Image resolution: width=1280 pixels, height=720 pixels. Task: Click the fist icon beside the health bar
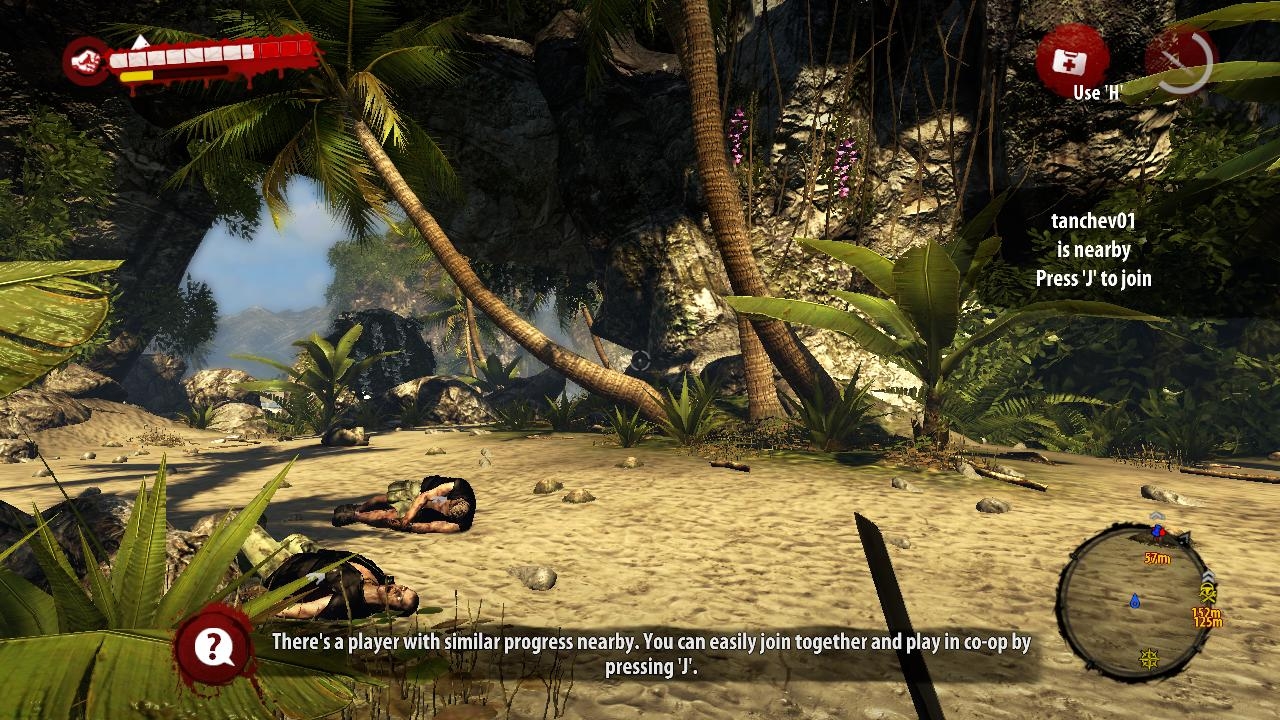89,61
